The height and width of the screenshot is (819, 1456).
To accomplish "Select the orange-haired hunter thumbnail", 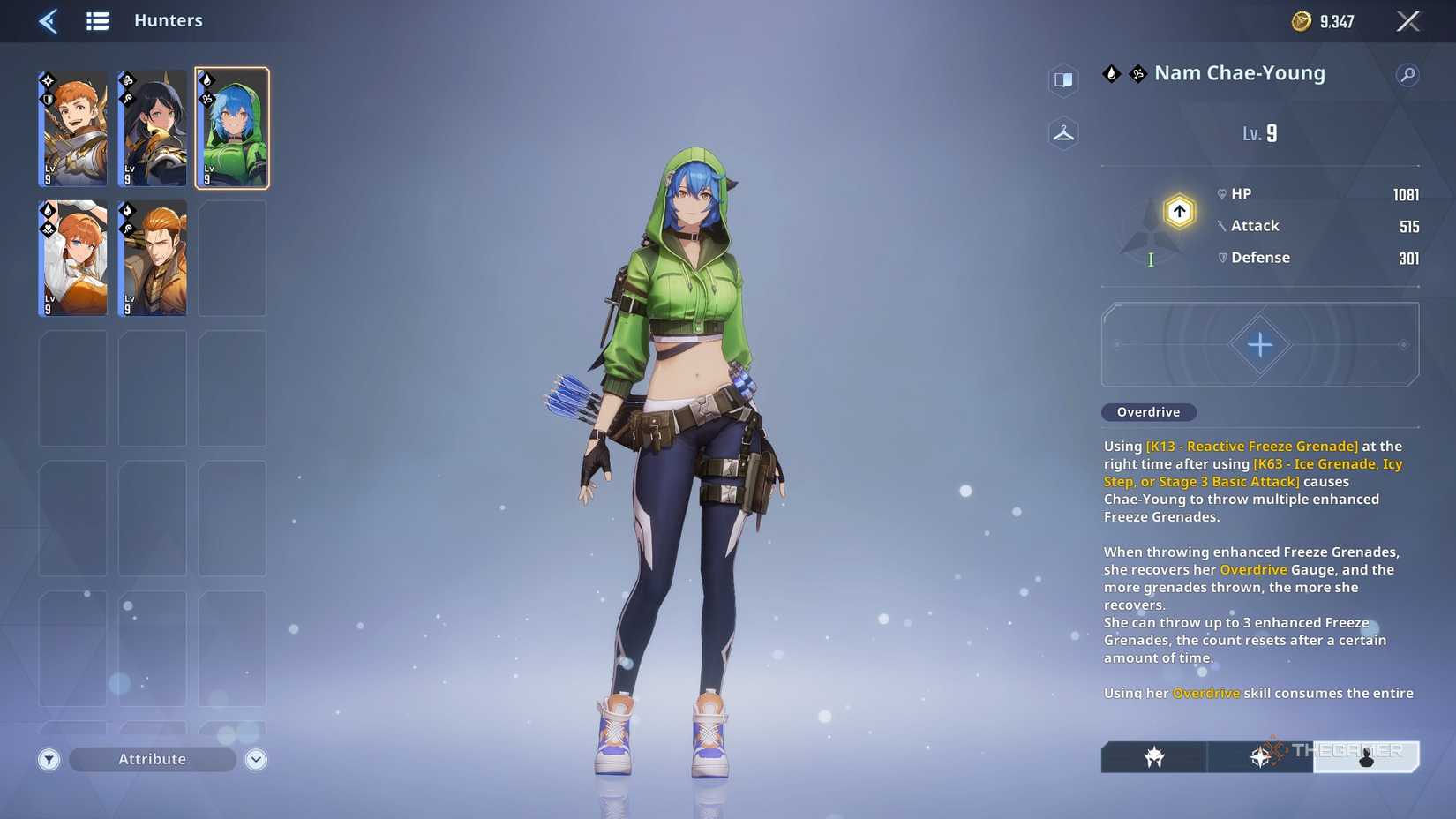I will 73,128.
